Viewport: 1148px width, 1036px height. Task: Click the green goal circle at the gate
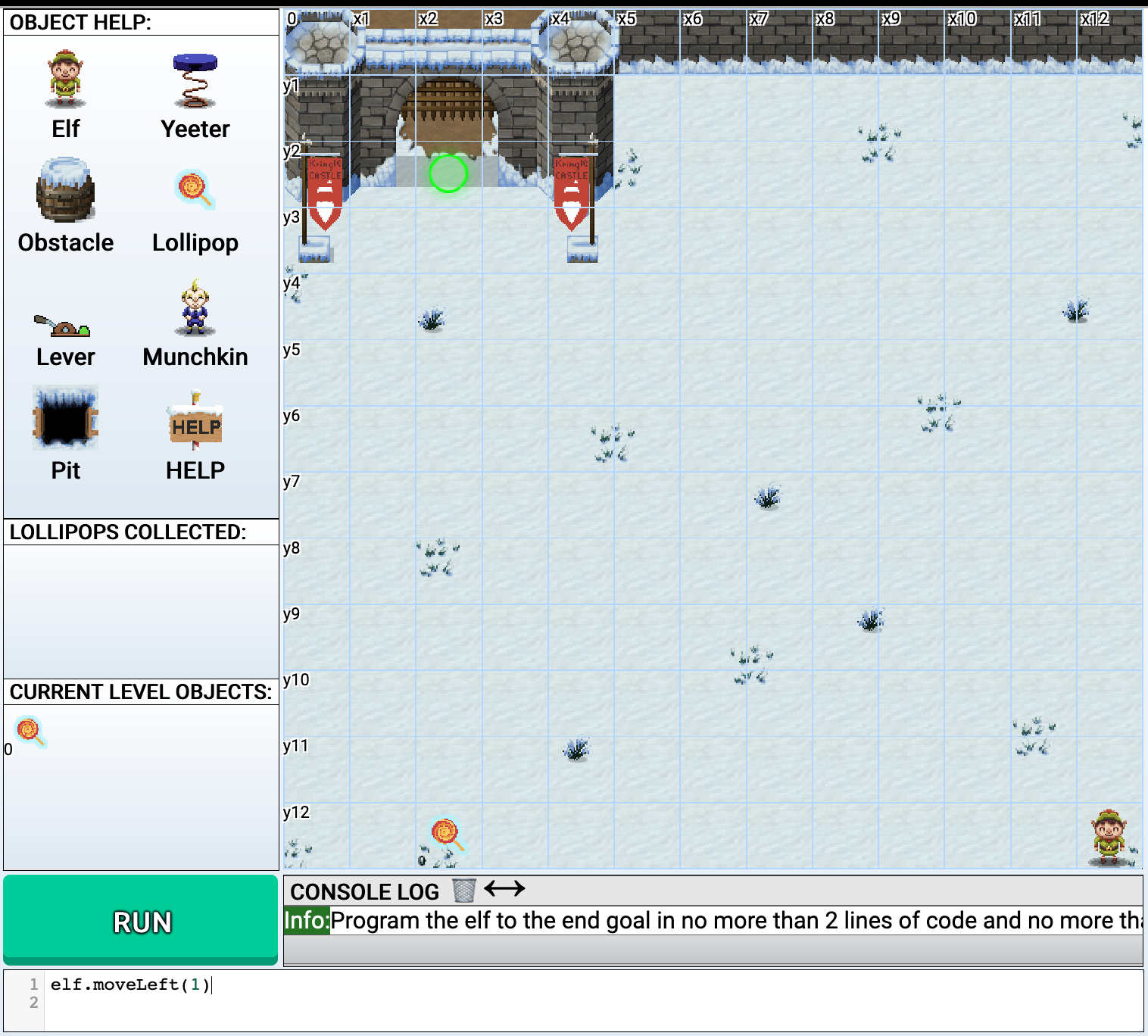[447, 173]
